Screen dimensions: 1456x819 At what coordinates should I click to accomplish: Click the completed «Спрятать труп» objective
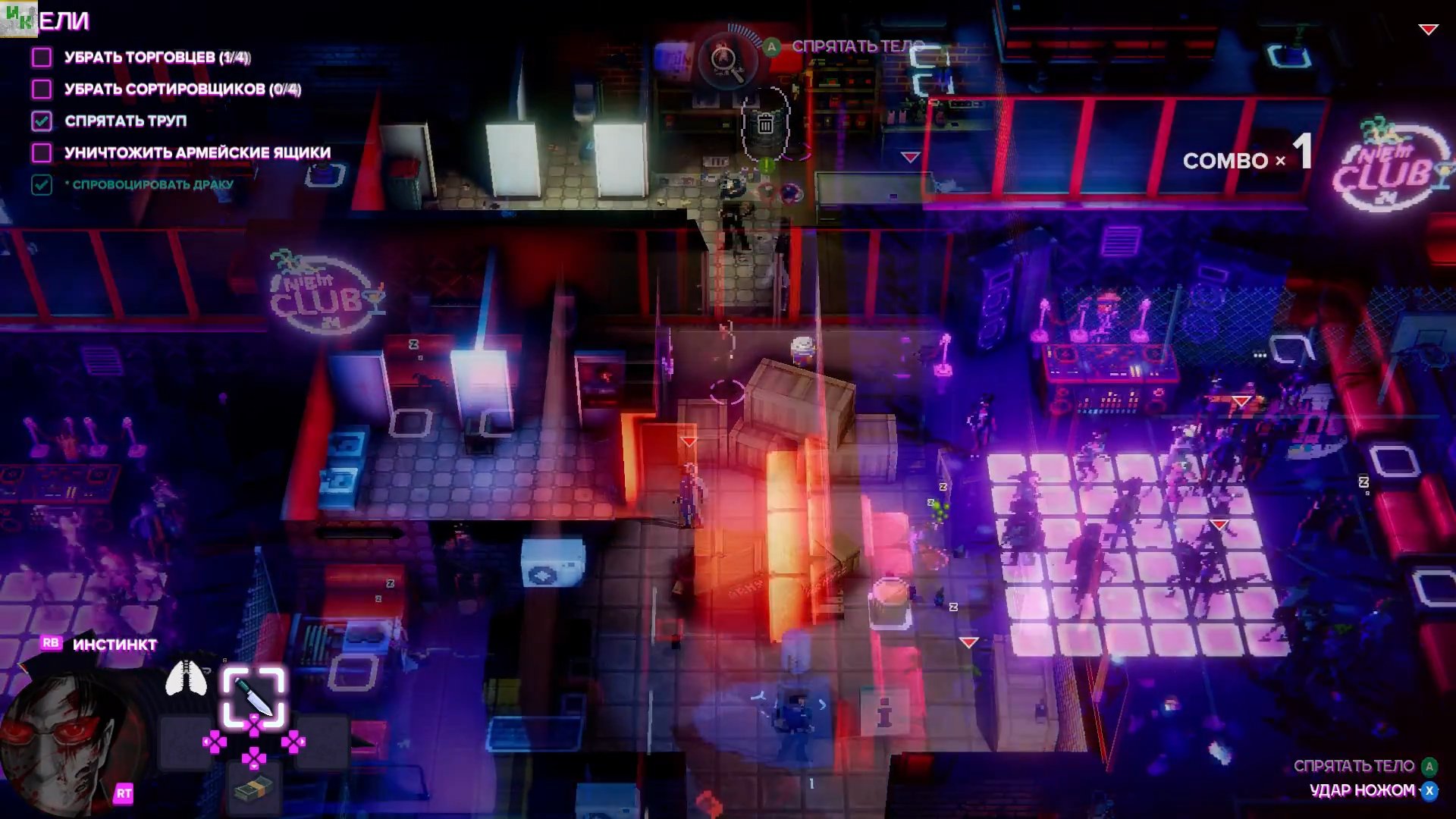[125, 121]
